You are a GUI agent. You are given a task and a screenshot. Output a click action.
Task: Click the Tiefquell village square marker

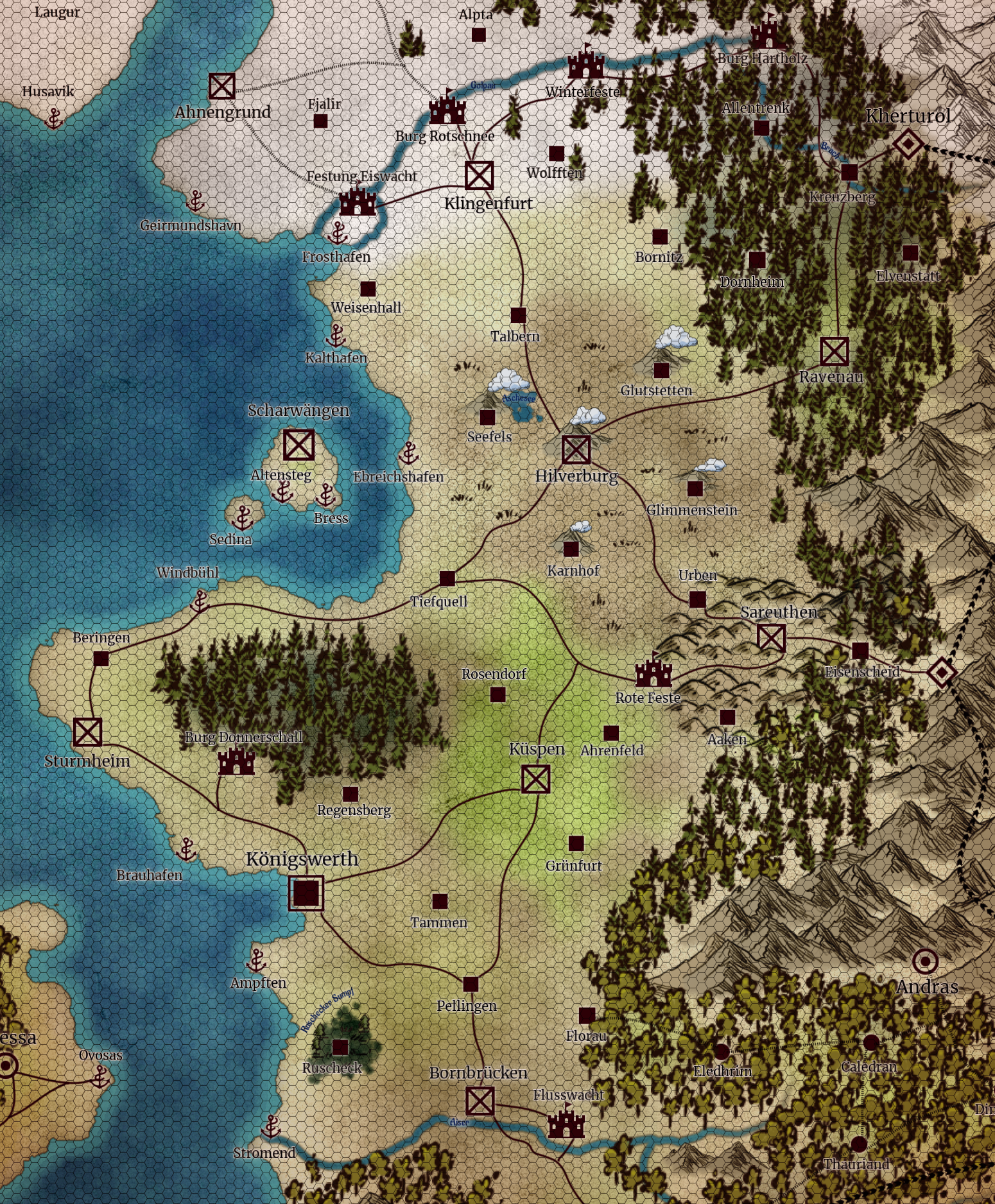point(447,578)
